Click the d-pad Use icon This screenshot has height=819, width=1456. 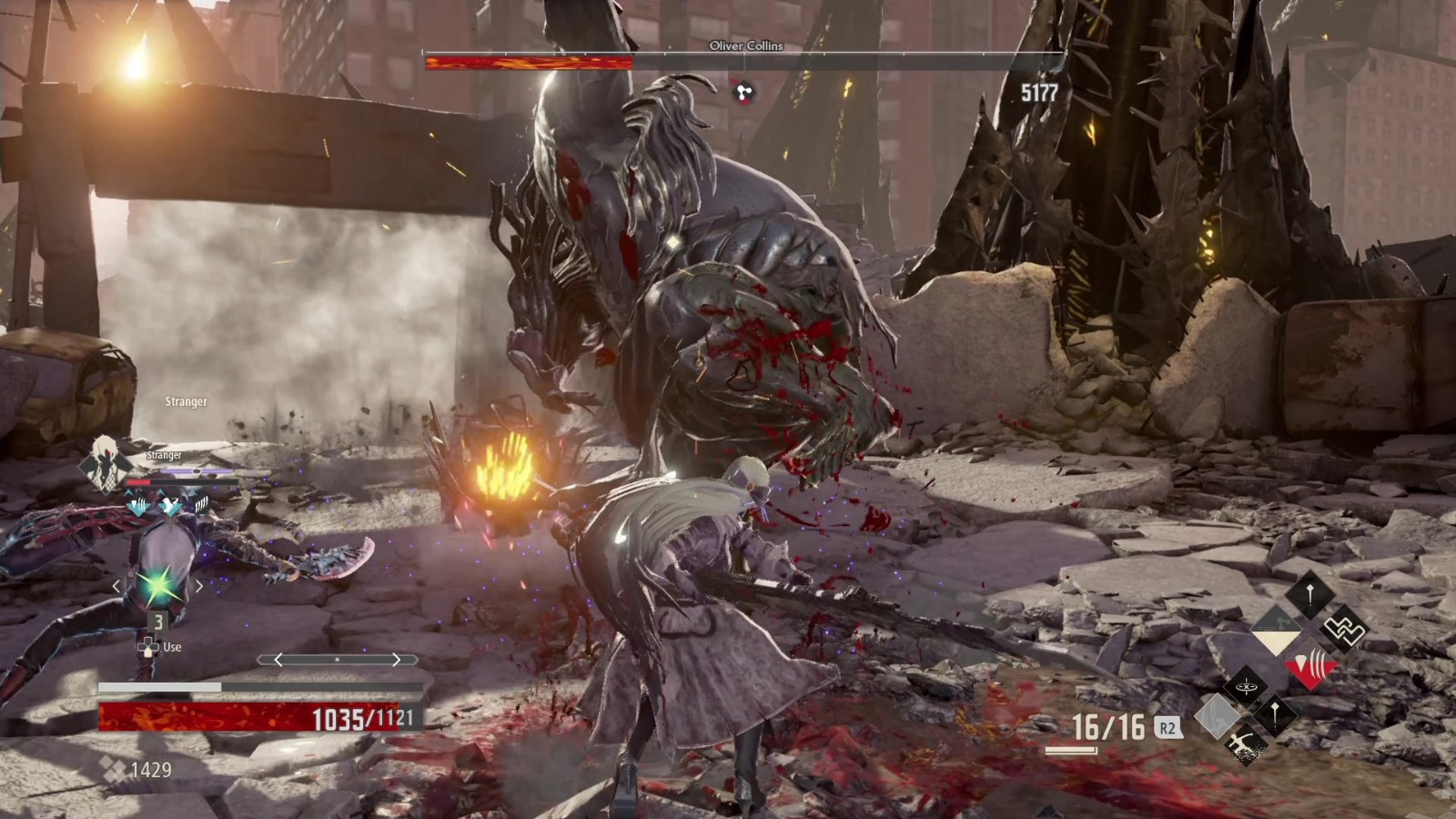150,646
